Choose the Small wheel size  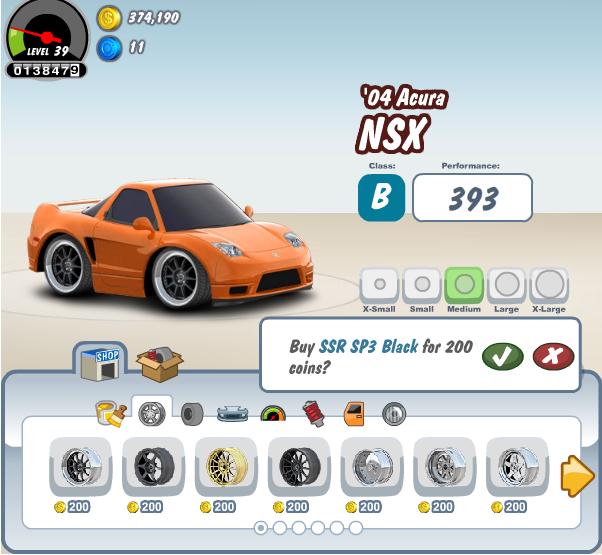click(x=422, y=285)
